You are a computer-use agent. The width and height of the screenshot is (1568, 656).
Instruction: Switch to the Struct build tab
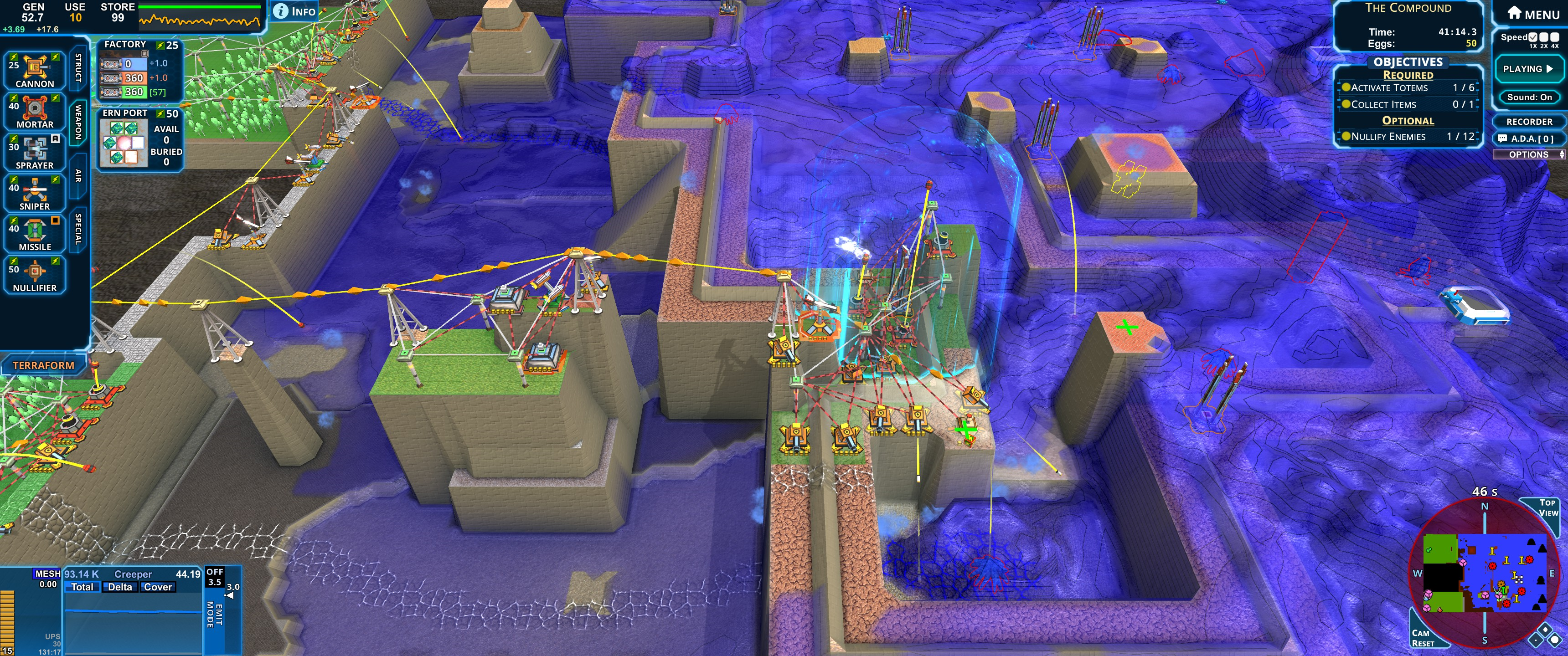[x=78, y=67]
